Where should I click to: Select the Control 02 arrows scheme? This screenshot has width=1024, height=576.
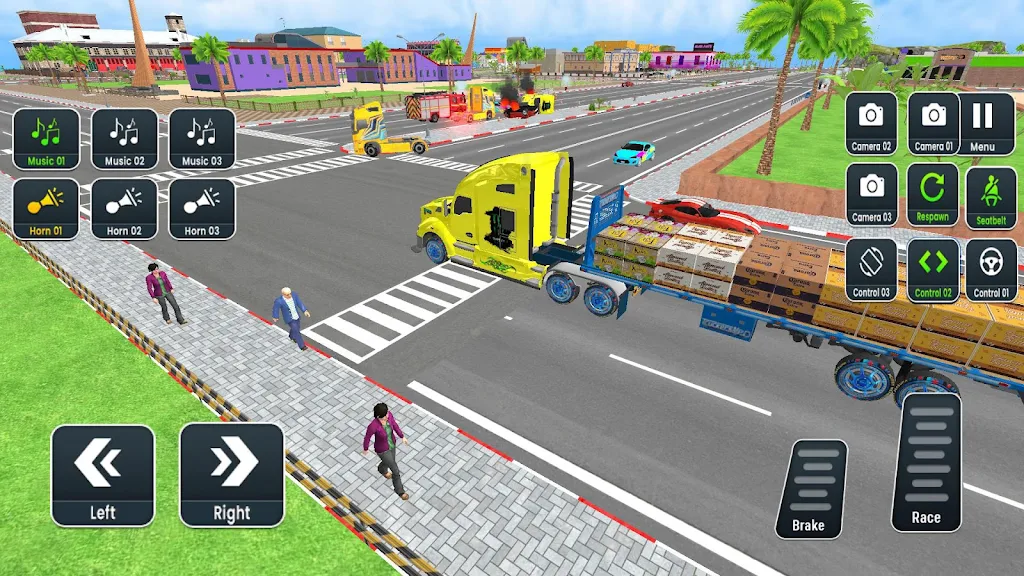point(933,270)
